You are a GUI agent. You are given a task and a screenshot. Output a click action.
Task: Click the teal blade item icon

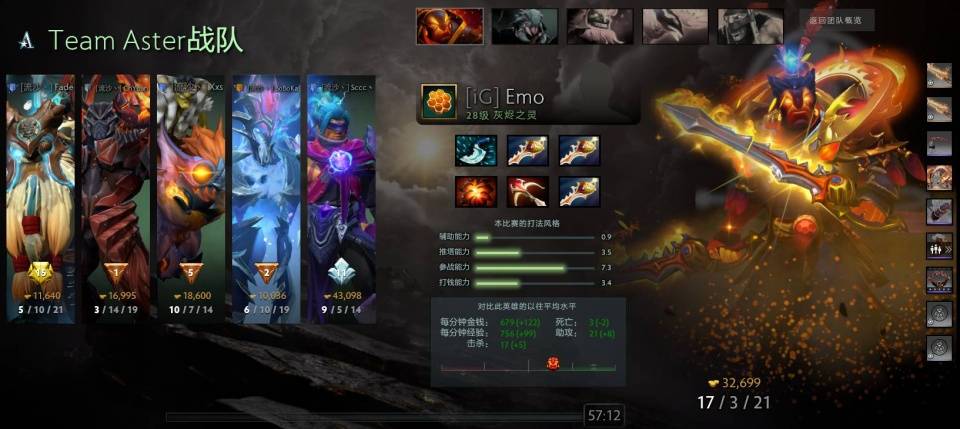click(x=475, y=150)
